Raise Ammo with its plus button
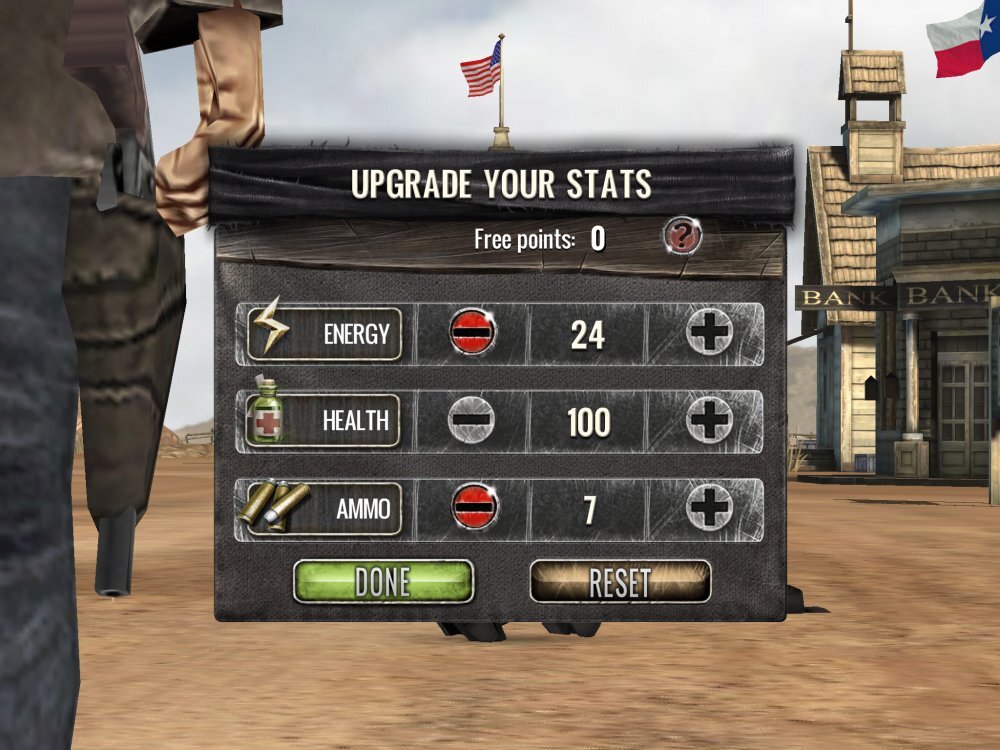The height and width of the screenshot is (750, 1000). pyautogui.click(x=710, y=508)
